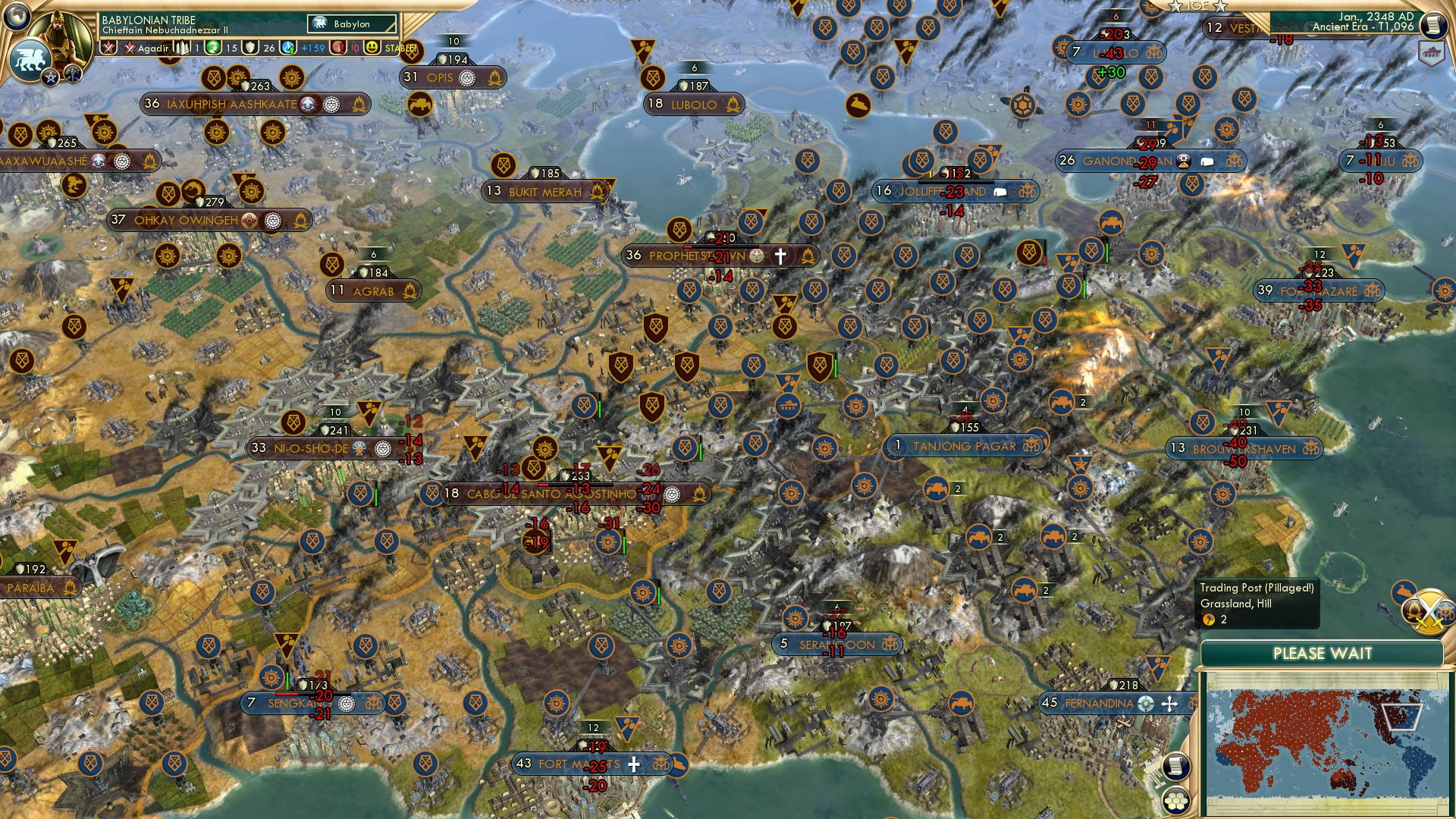Click the PLEASE WAIT turn button

pyautogui.click(x=1322, y=654)
